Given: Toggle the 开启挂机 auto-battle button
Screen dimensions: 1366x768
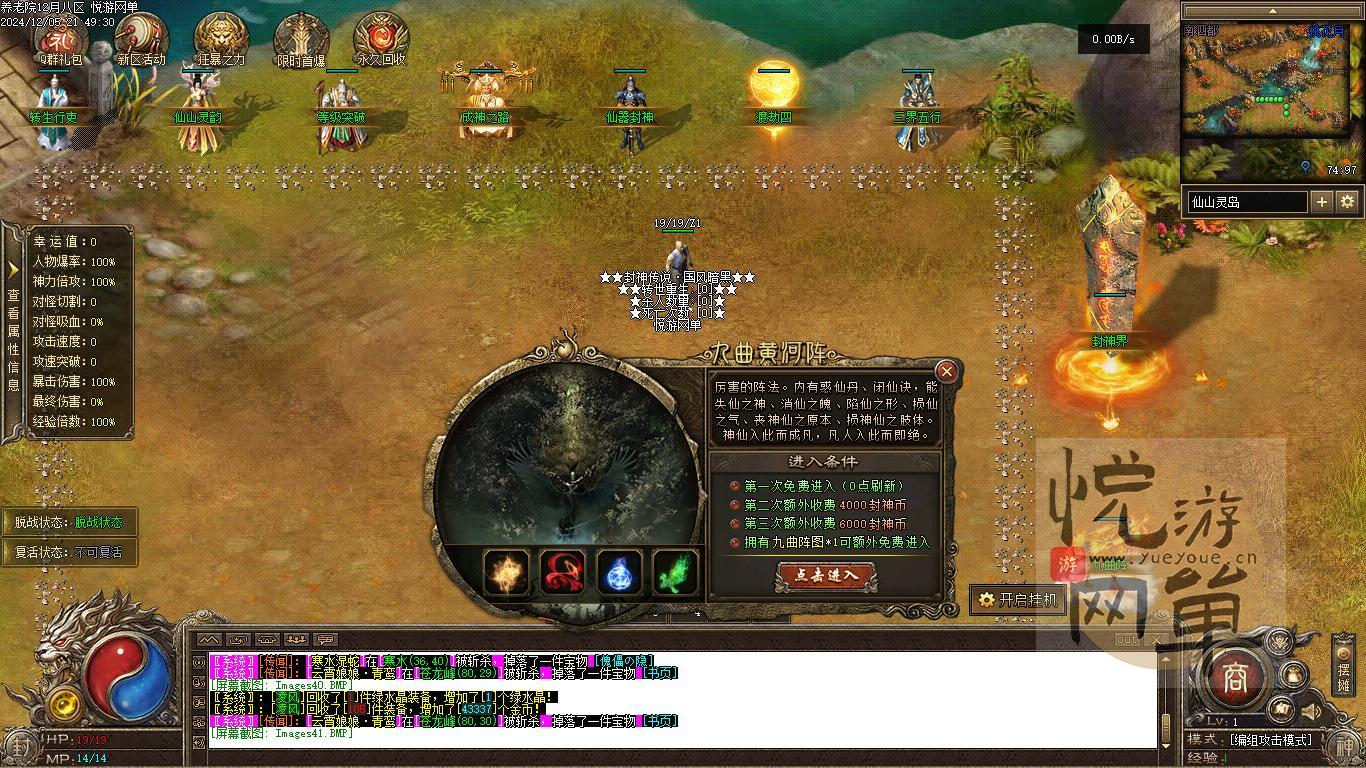Looking at the screenshot, I should coord(1019,599).
